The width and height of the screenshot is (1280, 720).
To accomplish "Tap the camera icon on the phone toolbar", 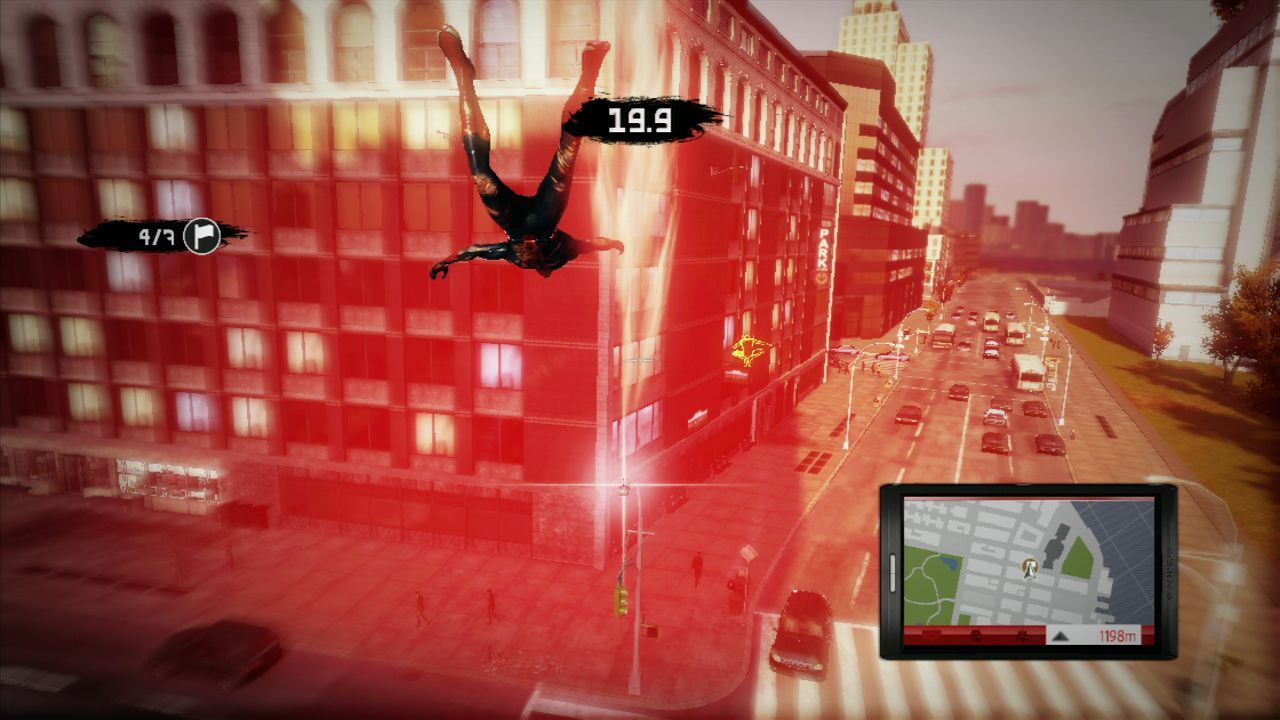I will tap(976, 636).
